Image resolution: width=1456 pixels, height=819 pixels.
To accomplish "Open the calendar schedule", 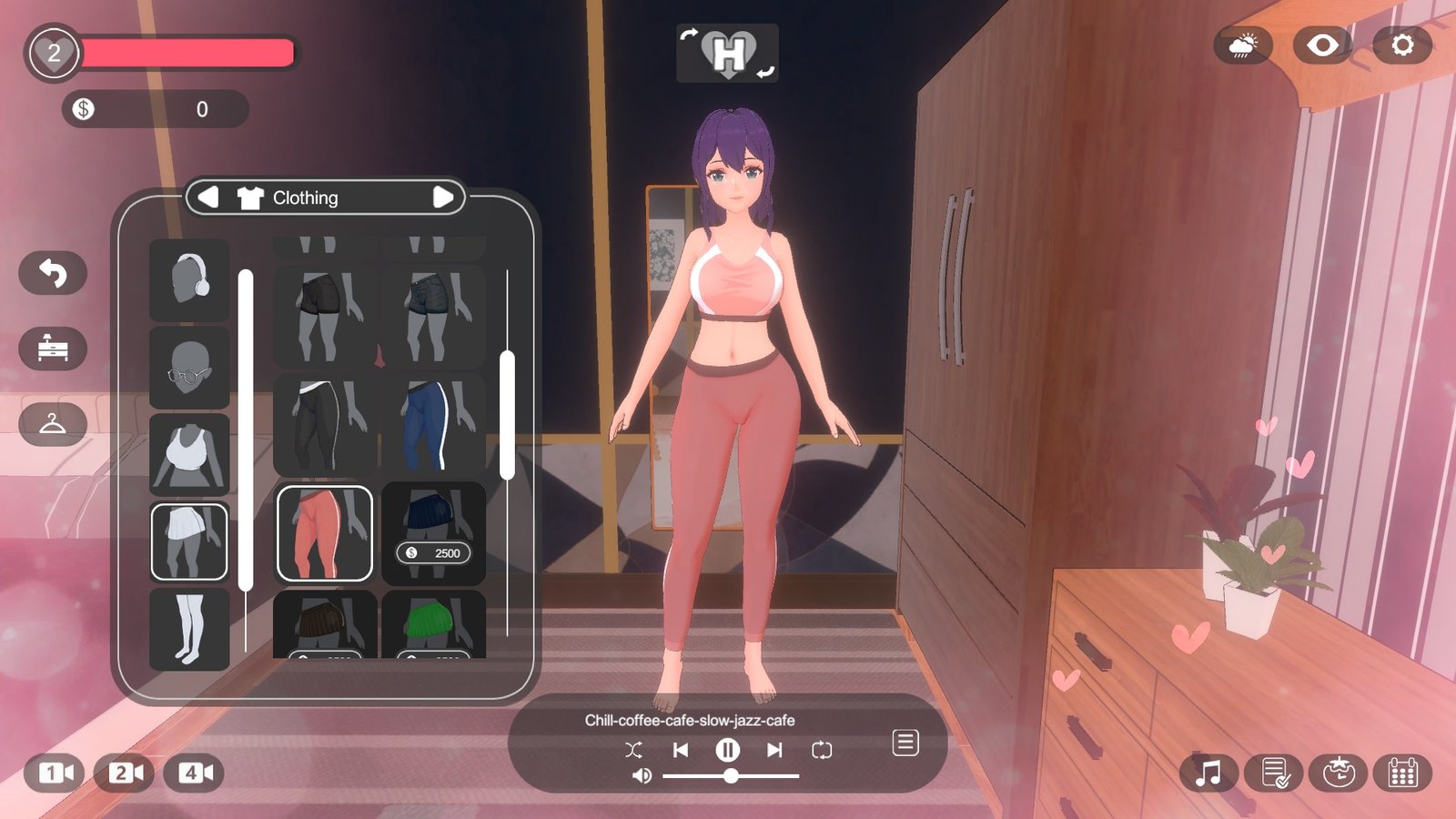I will (1403, 773).
